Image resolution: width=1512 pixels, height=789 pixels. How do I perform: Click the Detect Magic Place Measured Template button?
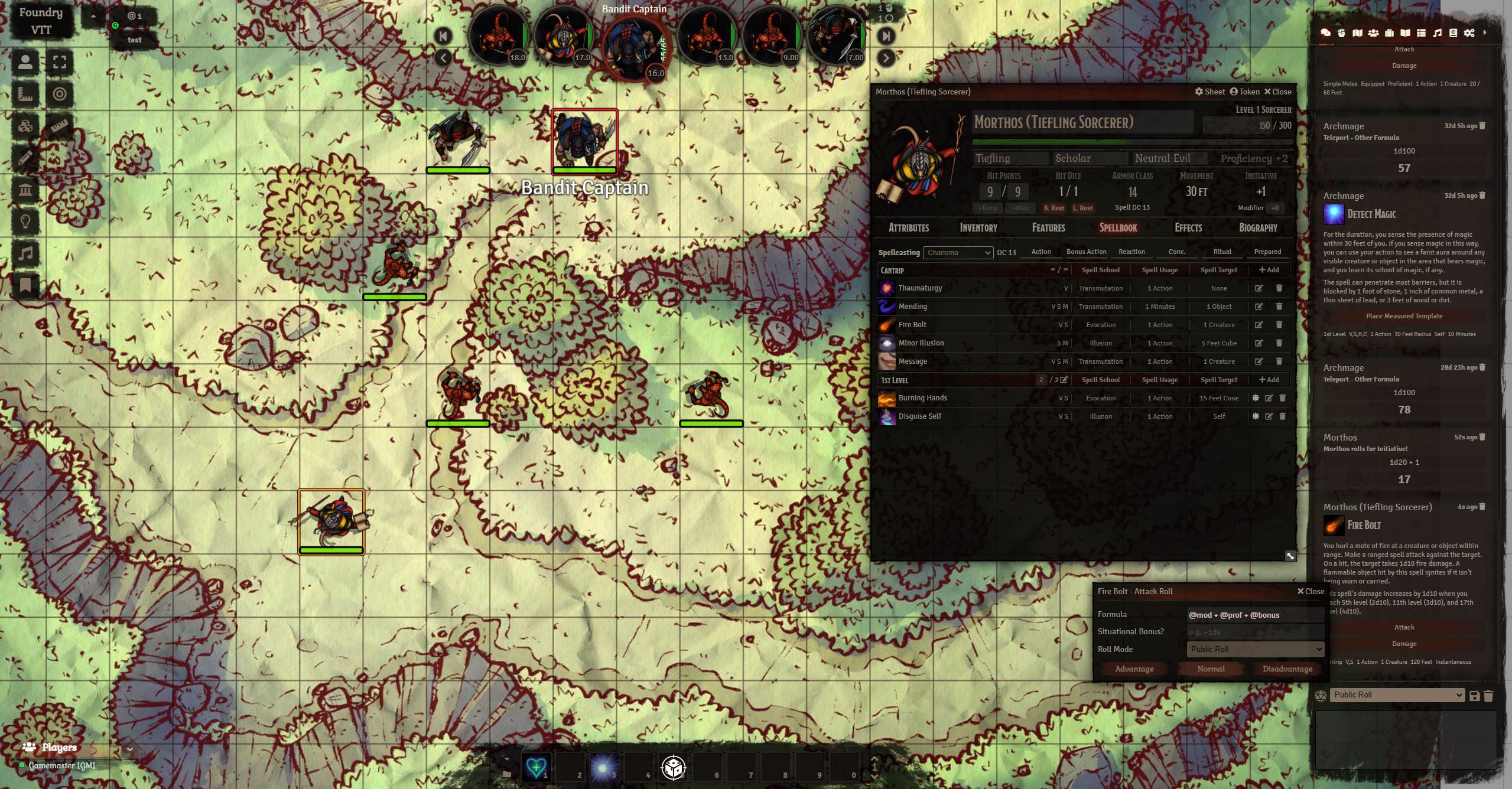pyautogui.click(x=1404, y=316)
